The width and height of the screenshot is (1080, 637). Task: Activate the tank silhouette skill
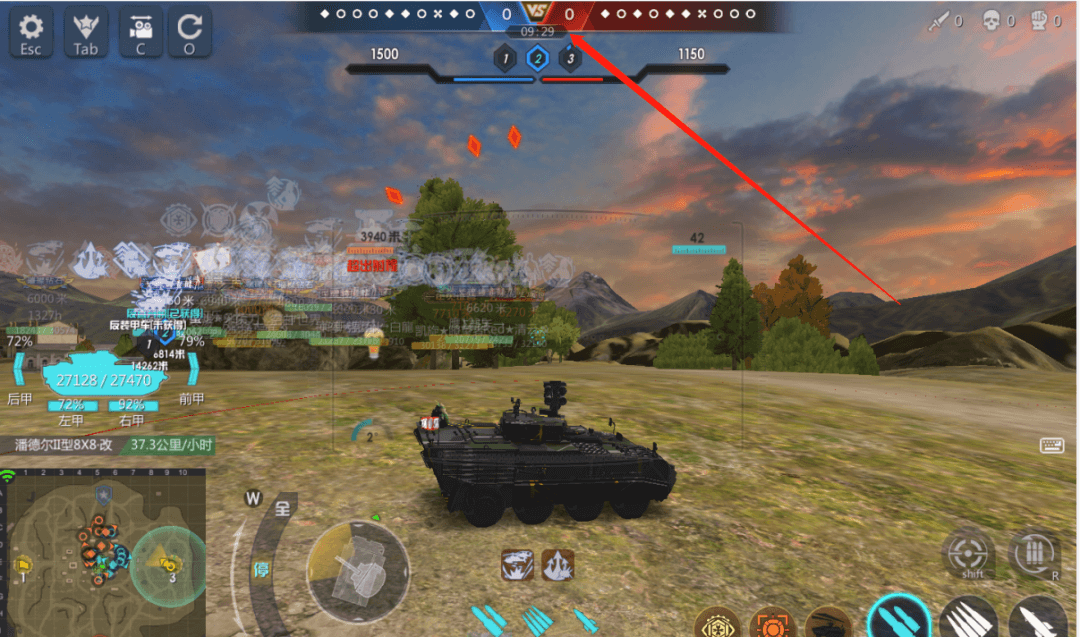pos(827,624)
